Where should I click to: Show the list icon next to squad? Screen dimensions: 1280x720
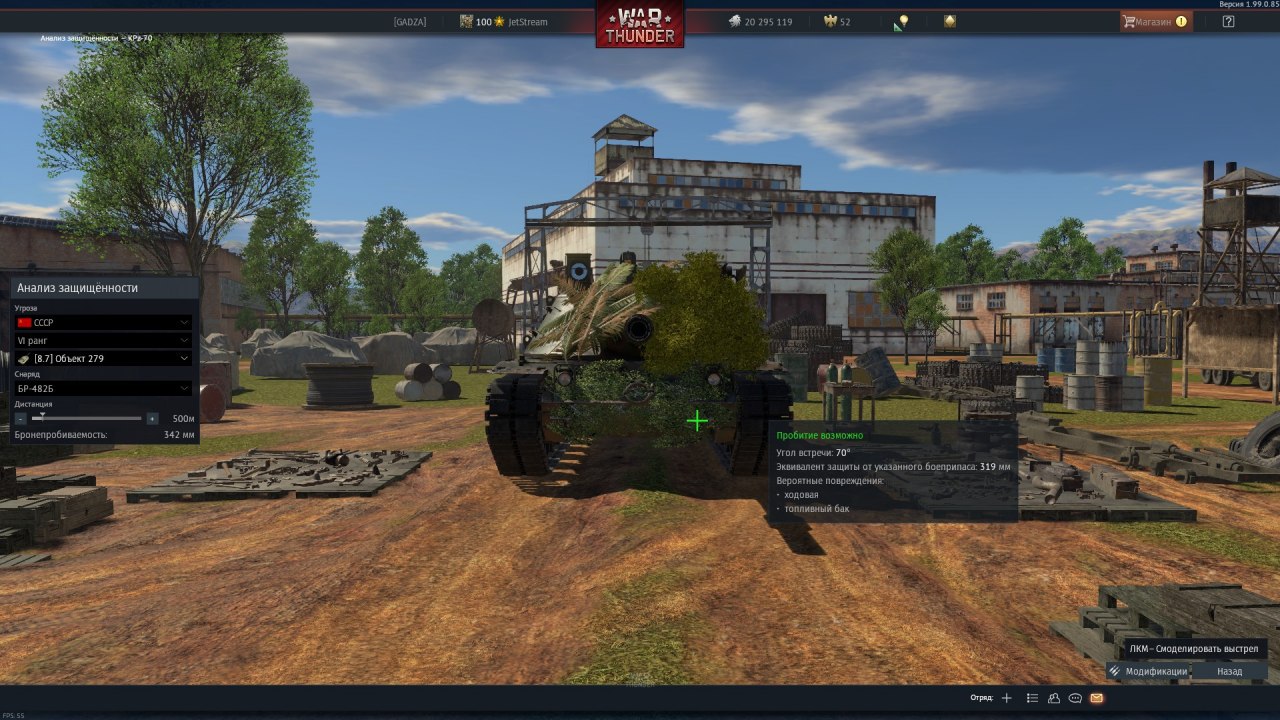1032,698
